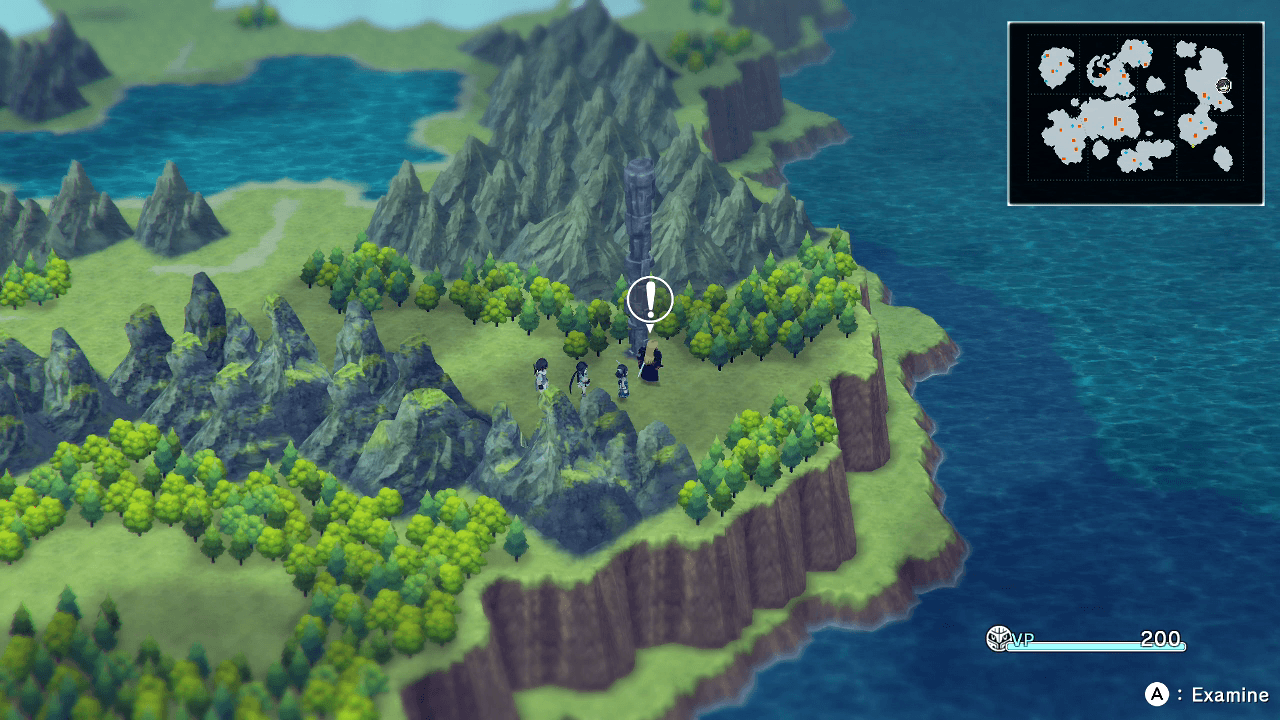Screen dimensions: 1280x720
Task: Click an orange marker on the leftmost island
Action: 1060,63
